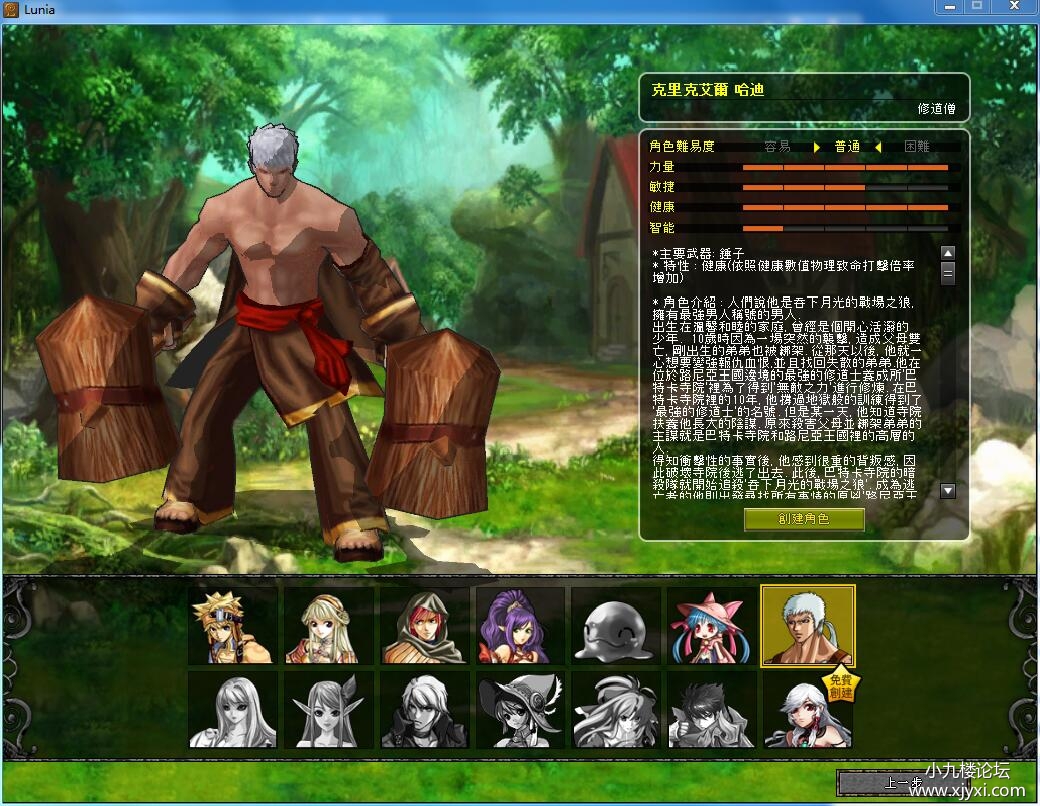Select the grayscale pointed-ear elf portrait
The width and height of the screenshot is (1040, 806).
point(329,710)
